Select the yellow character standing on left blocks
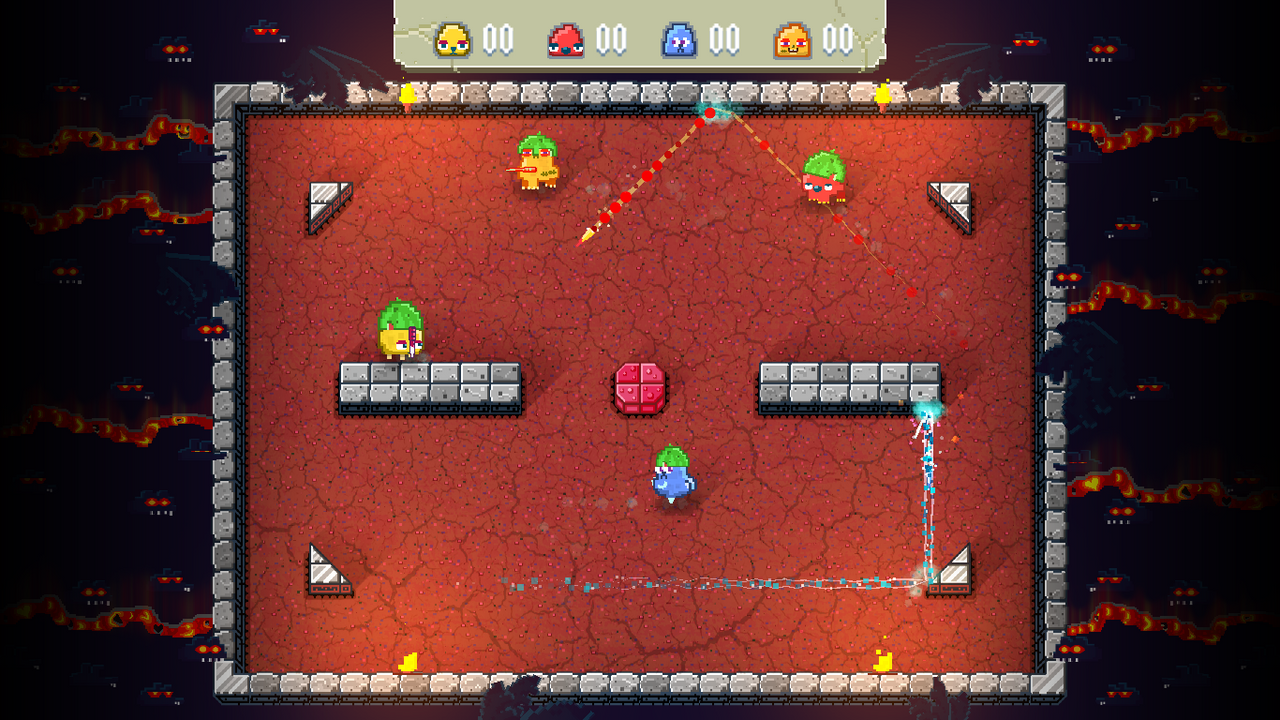 point(400,330)
